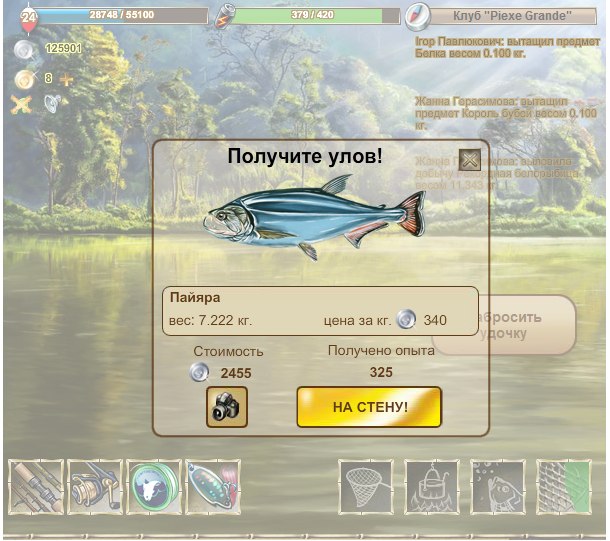Open the landing net icon

tap(366, 486)
